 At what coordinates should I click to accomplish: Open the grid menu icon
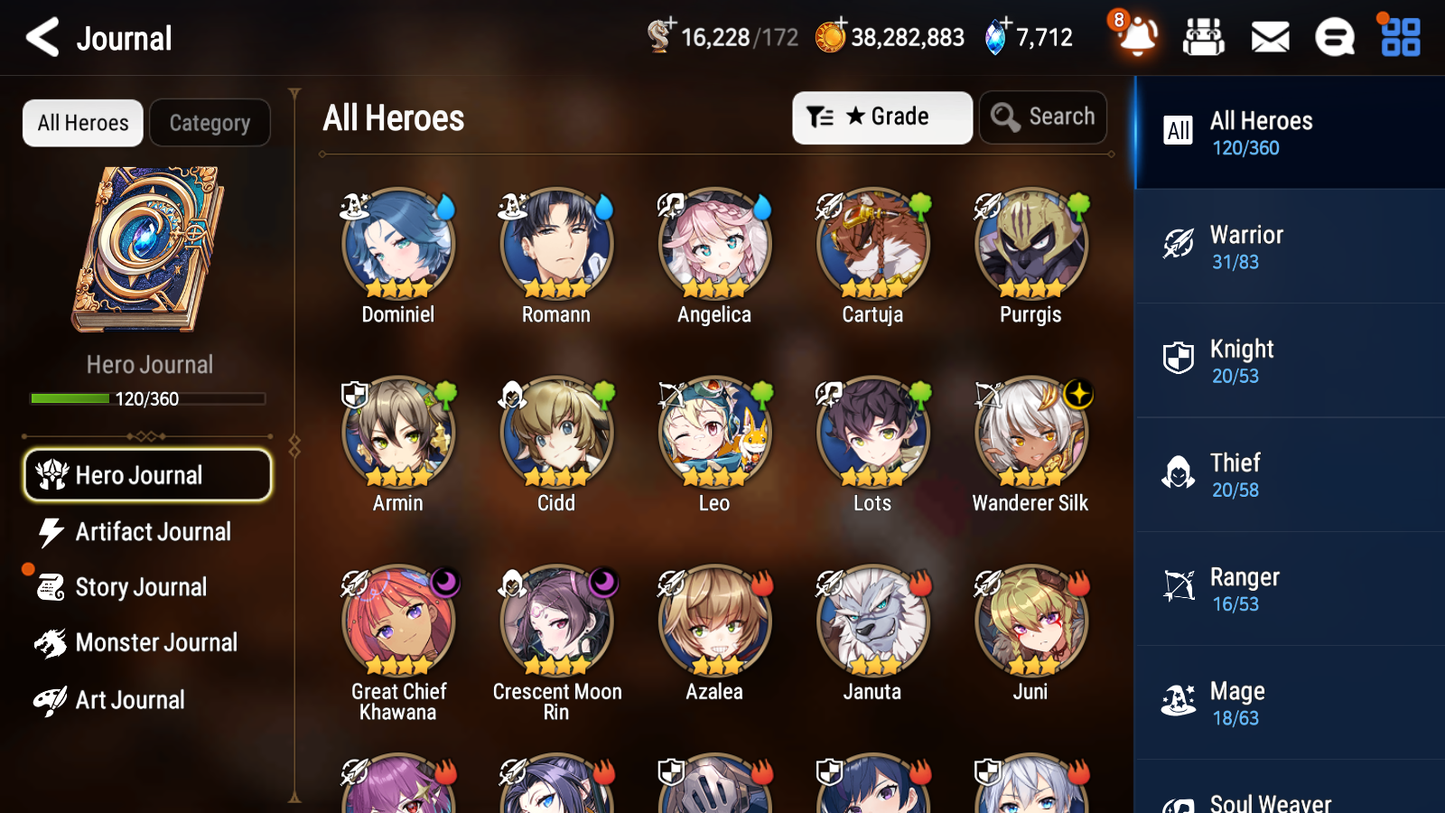click(1399, 36)
